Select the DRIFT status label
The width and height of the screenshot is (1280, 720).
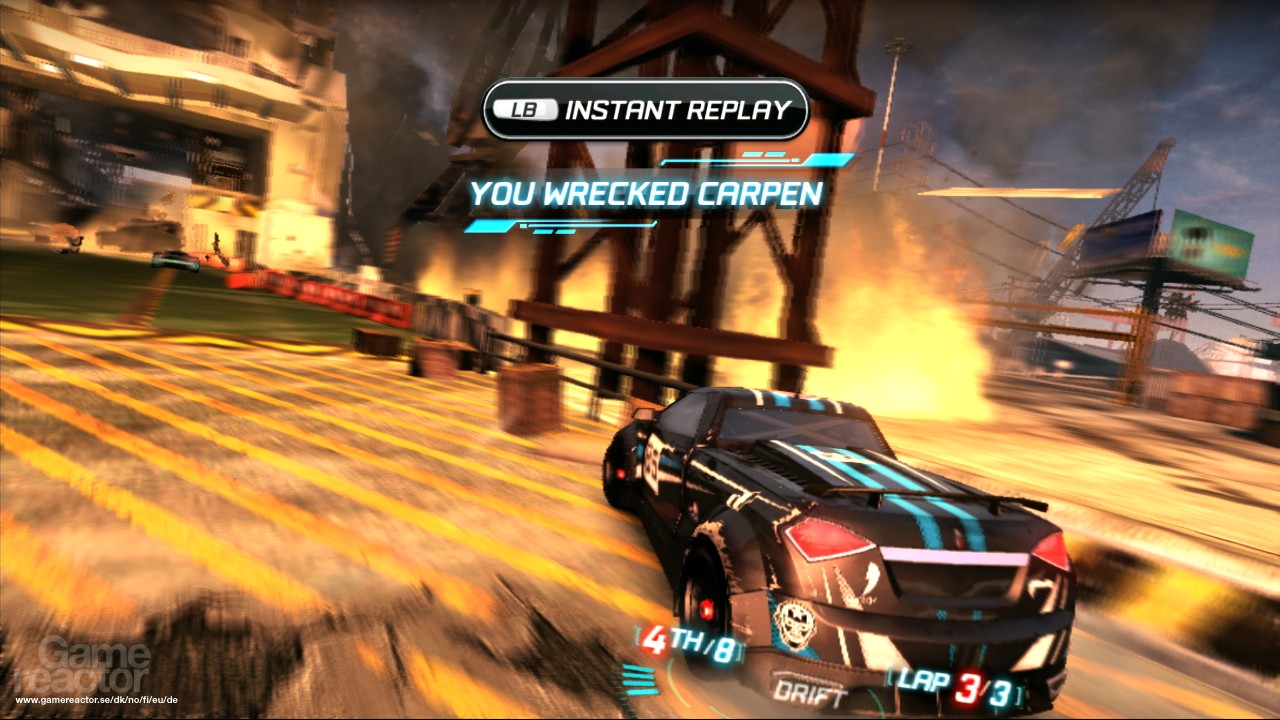click(810, 691)
